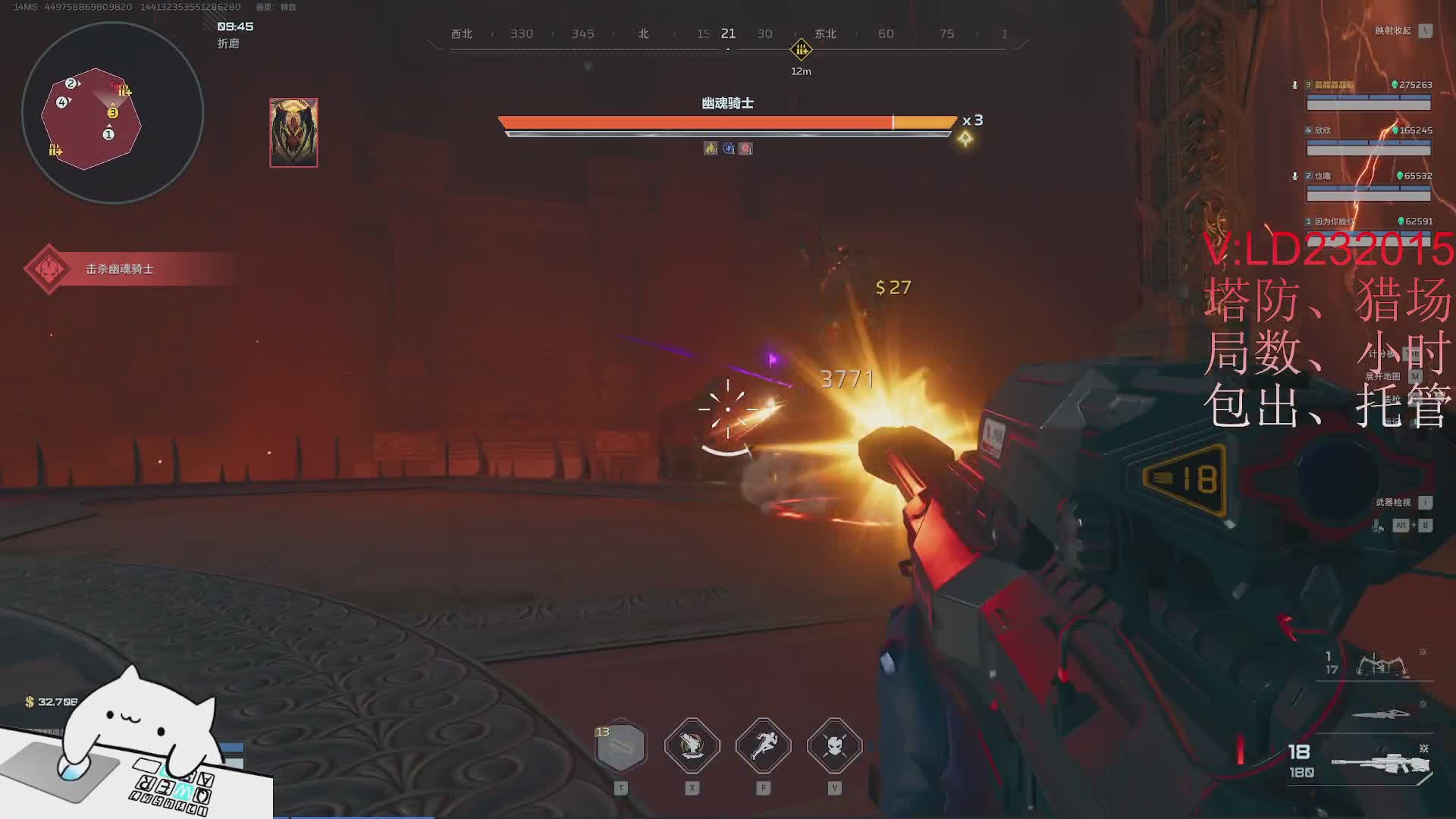This screenshot has width=1456, height=819.
Task: Click the ammo crate marker on the compass
Action: 801,51
